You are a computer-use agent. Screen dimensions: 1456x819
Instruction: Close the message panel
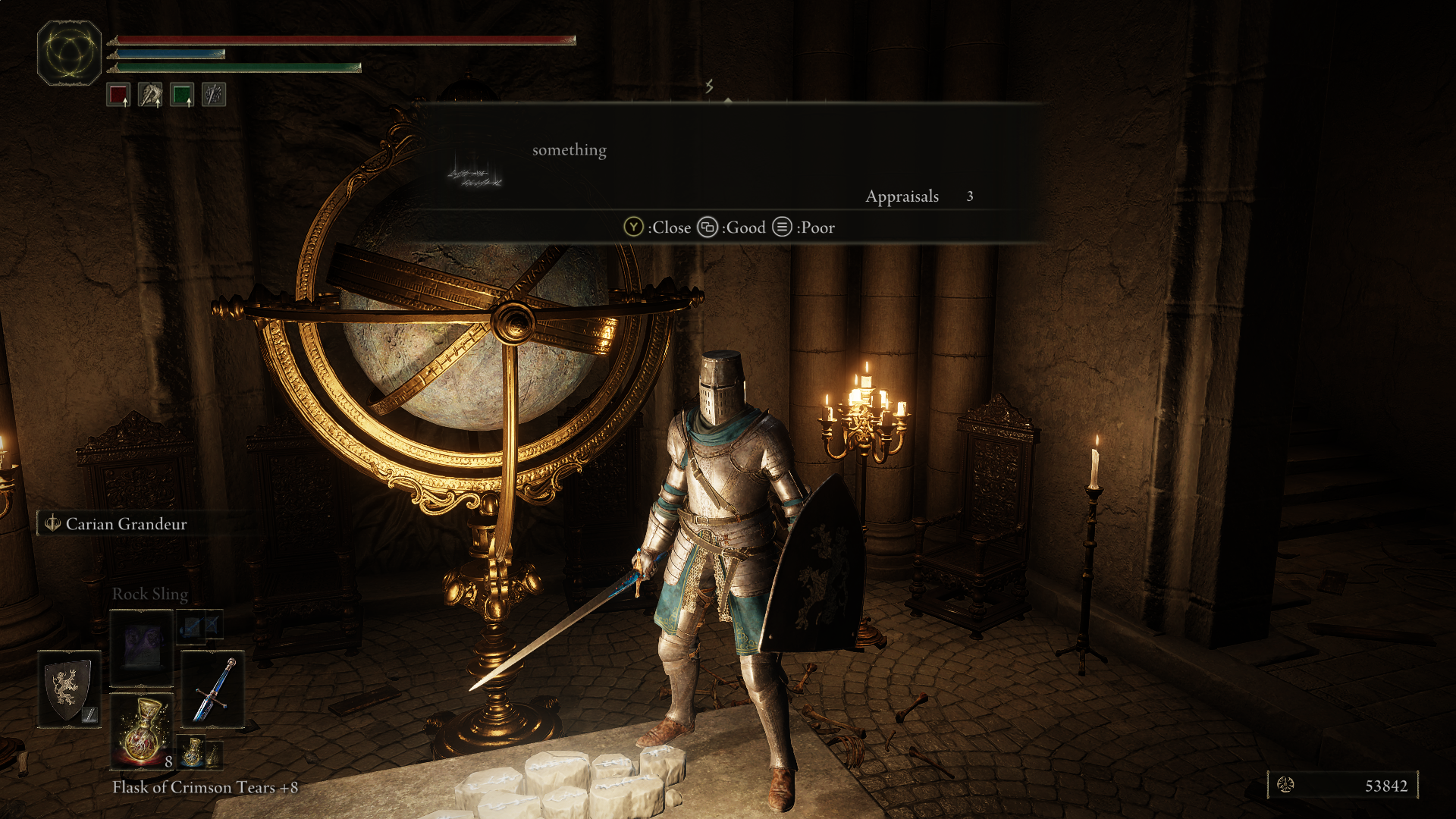click(x=657, y=227)
